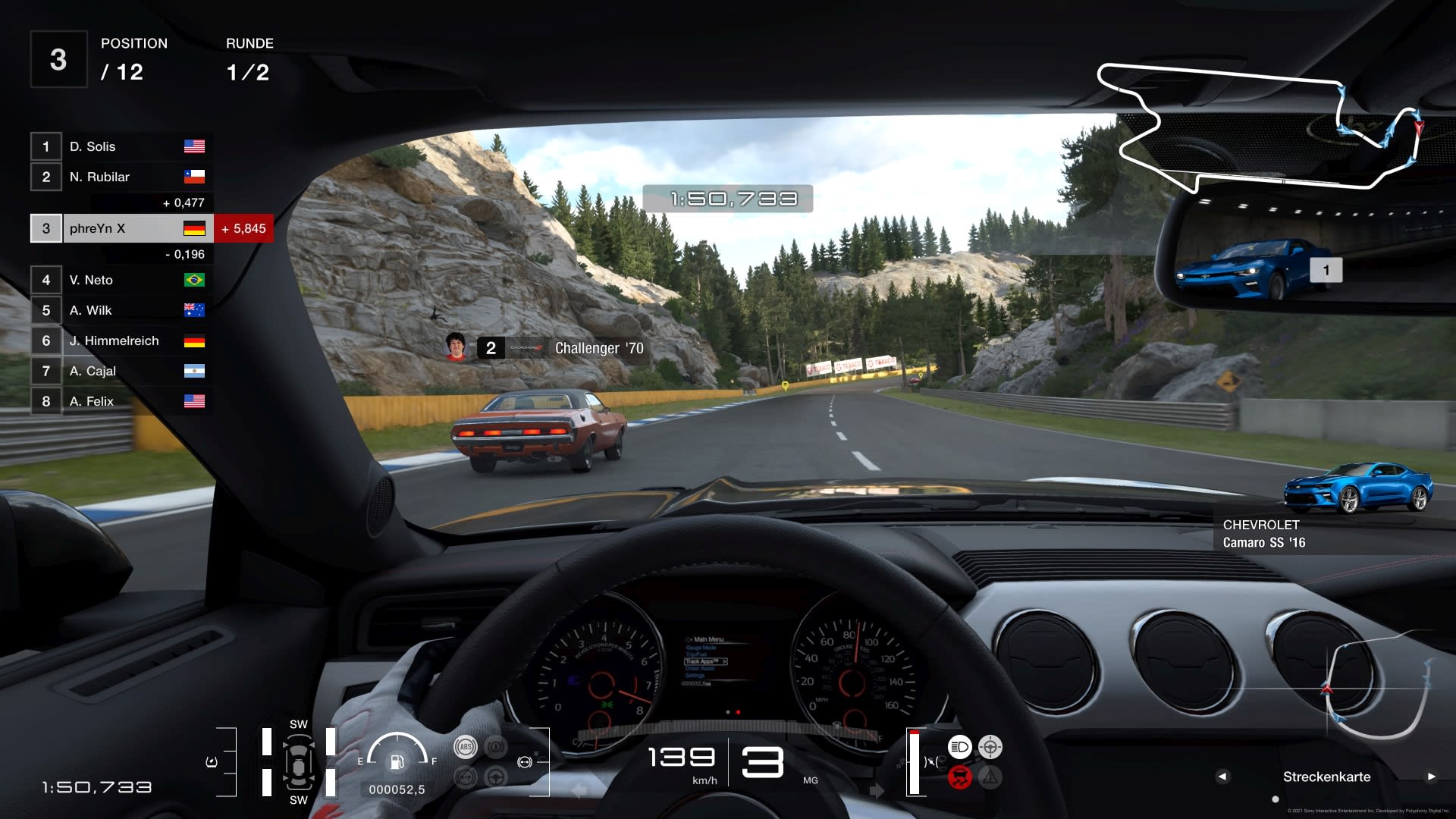Screen dimensions: 1456x819
Task: Select J. Himmelreich in the standings list
Action: coord(121,340)
